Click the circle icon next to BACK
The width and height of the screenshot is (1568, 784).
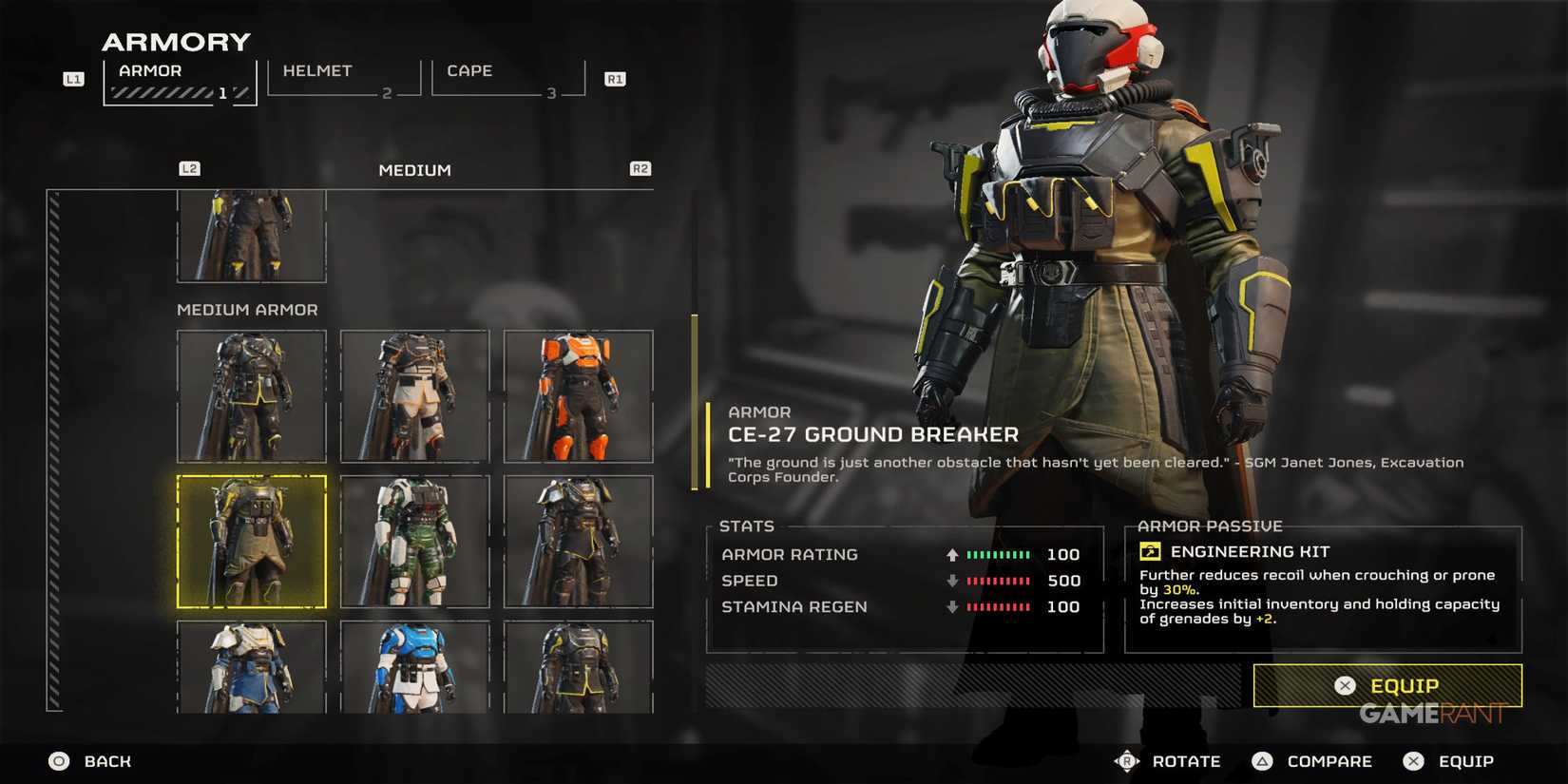pyautogui.click(x=58, y=760)
